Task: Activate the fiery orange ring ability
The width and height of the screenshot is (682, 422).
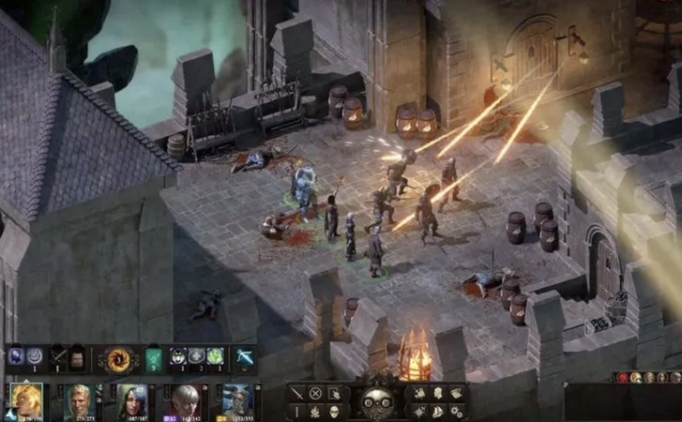Action: click(119, 357)
